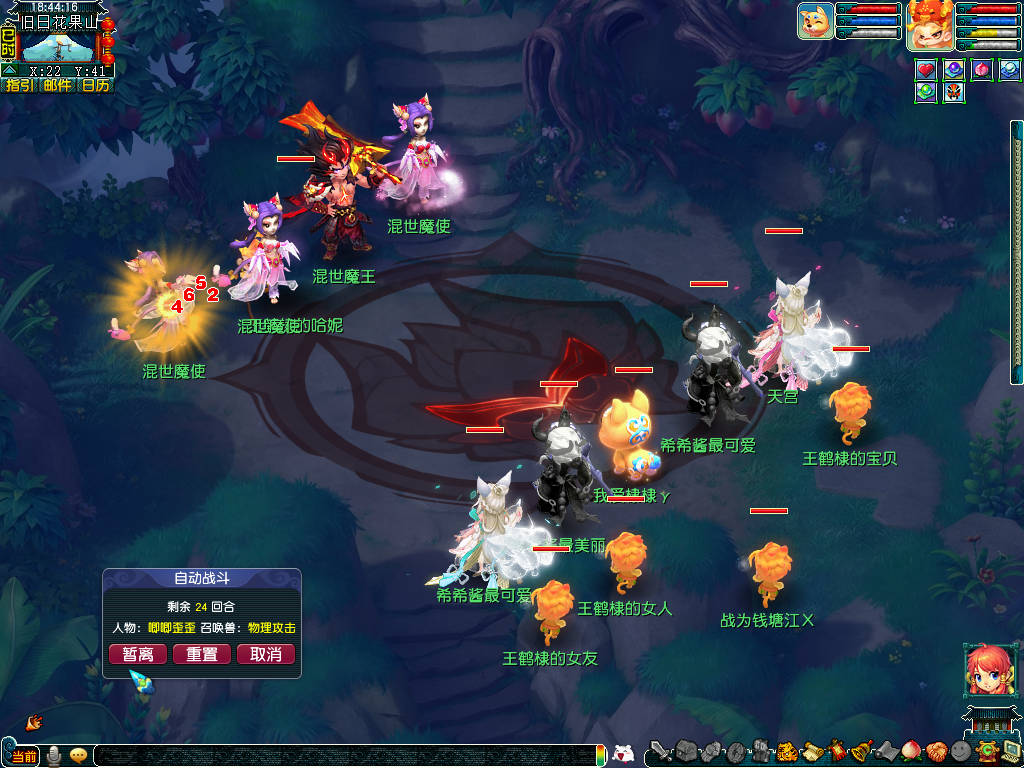Click the sword icon in bottom toolbar
The width and height of the screenshot is (1024, 768).
[661, 751]
